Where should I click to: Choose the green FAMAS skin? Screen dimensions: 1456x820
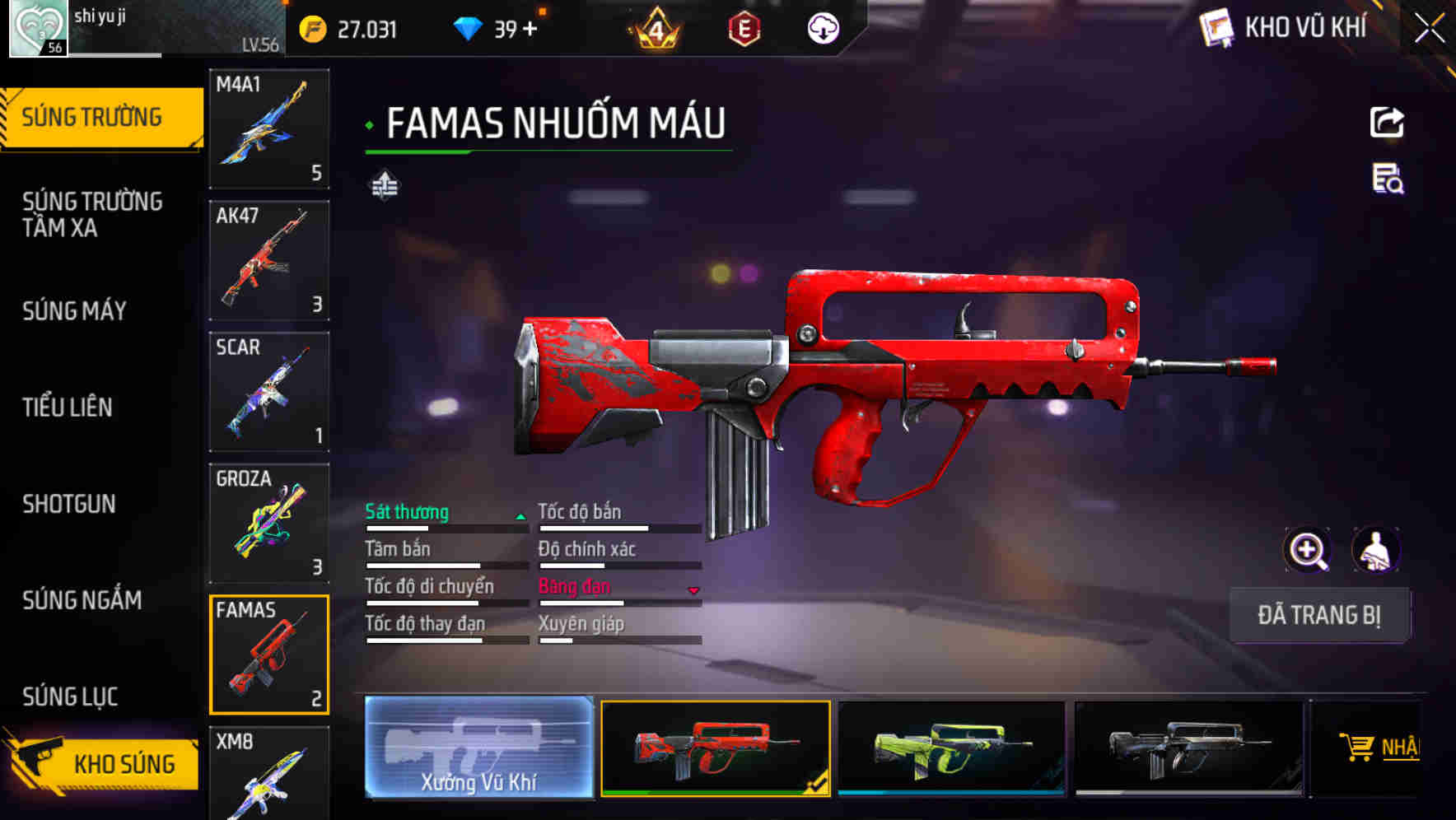[951, 748]
